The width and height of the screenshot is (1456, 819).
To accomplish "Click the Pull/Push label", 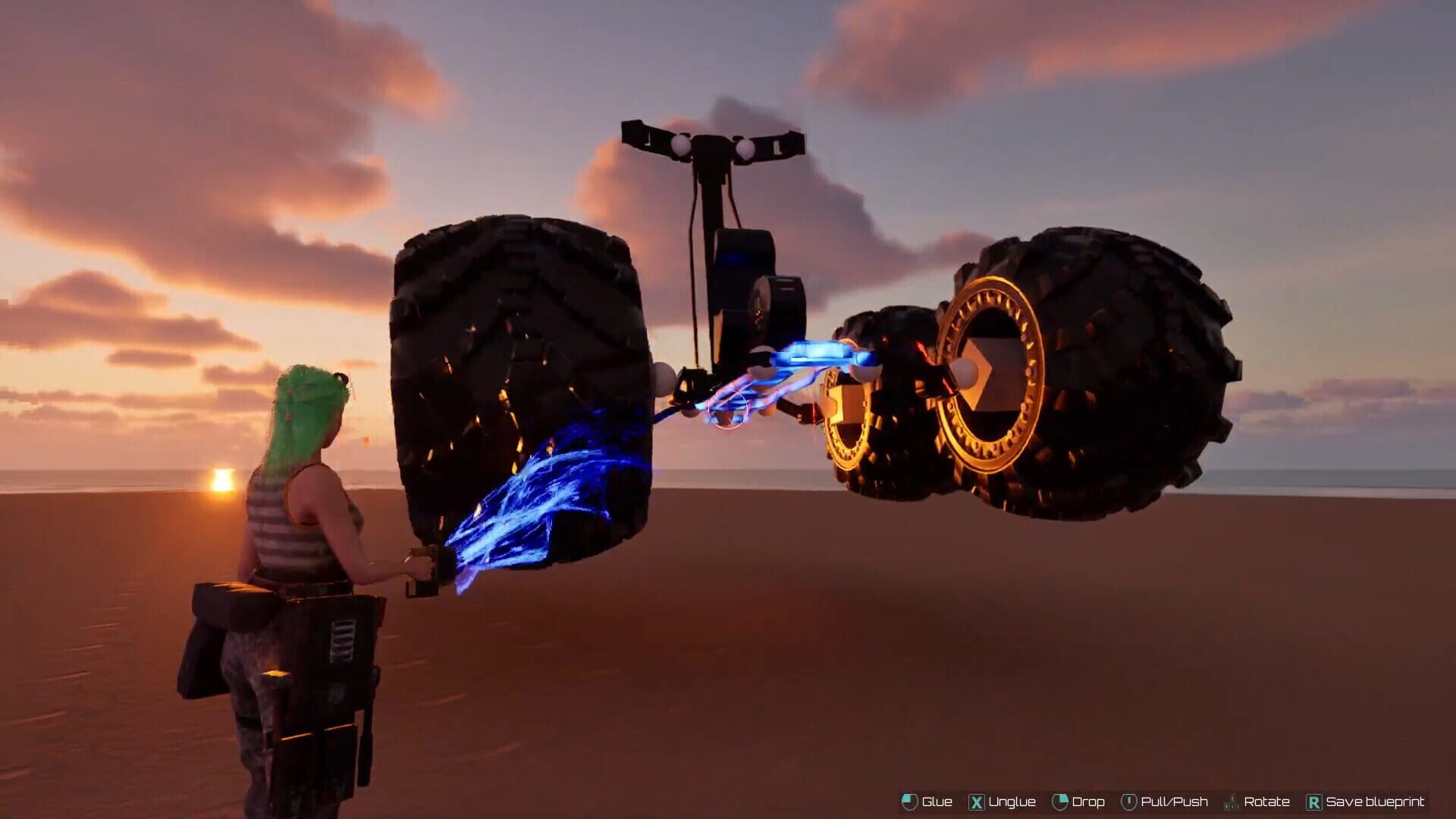I will (x=1174, y=802).
